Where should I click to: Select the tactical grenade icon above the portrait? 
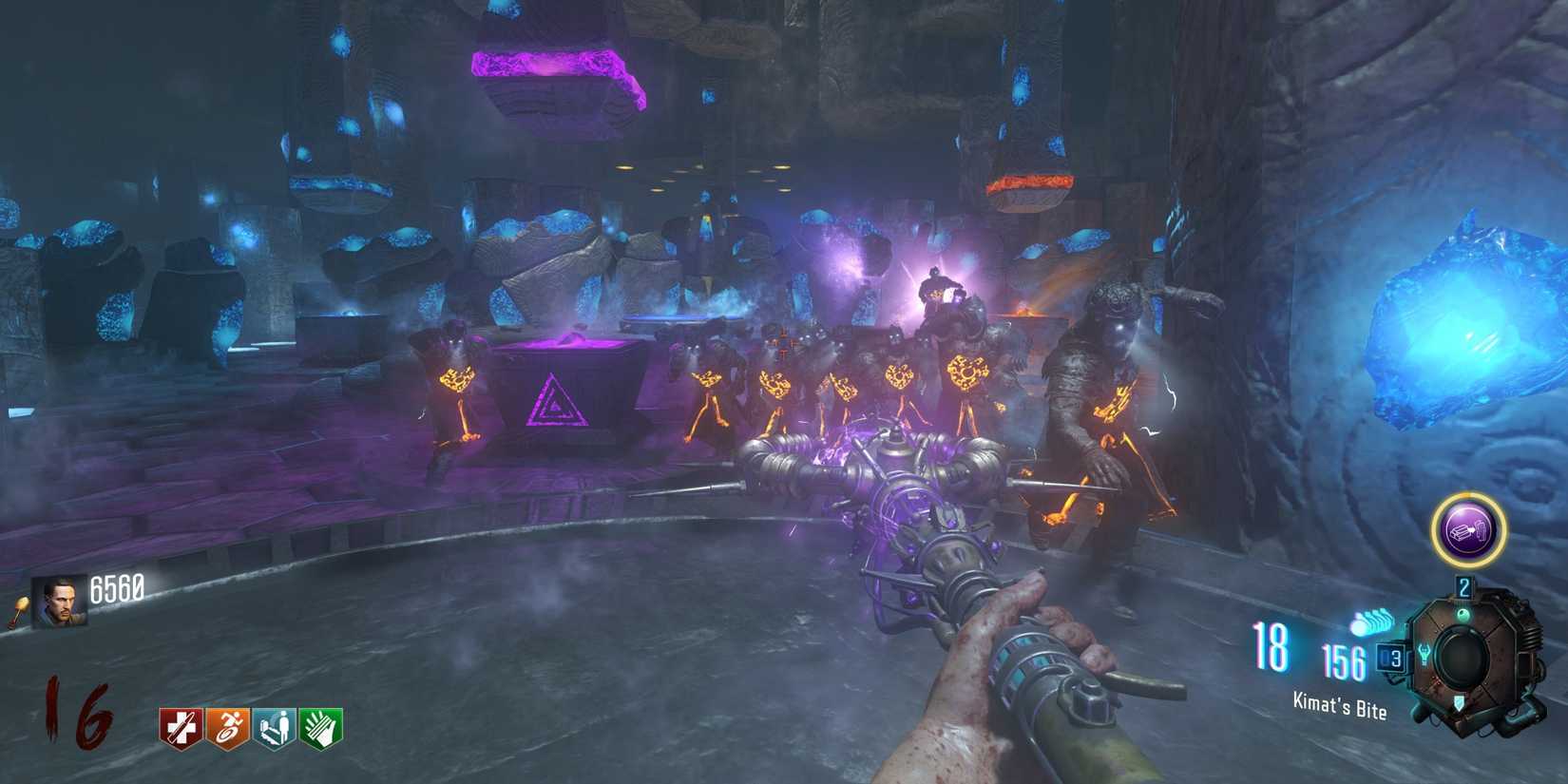click(17, 608)
